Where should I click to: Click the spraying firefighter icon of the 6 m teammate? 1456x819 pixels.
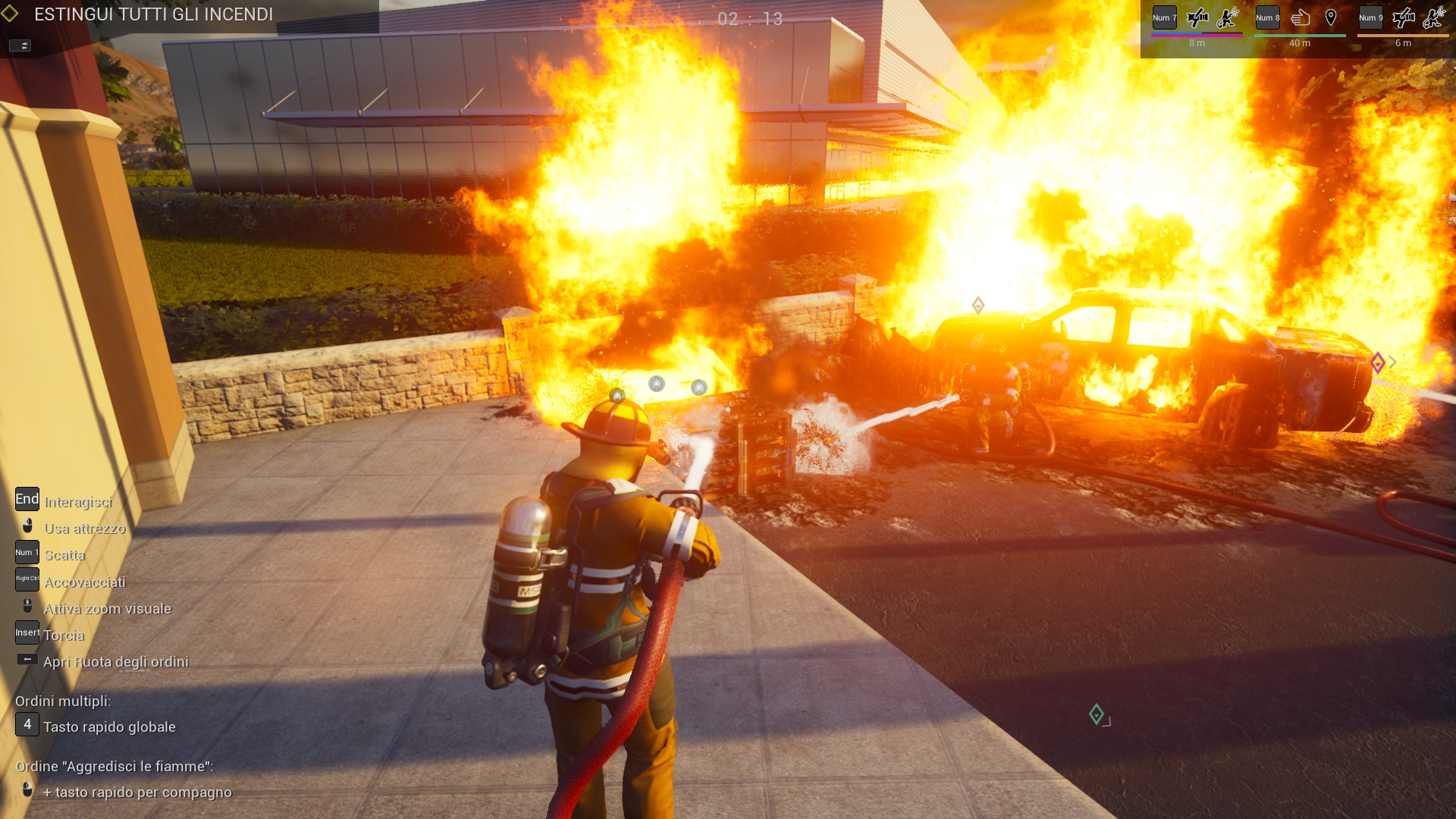pyautogui.click(x=1434, y=17)
